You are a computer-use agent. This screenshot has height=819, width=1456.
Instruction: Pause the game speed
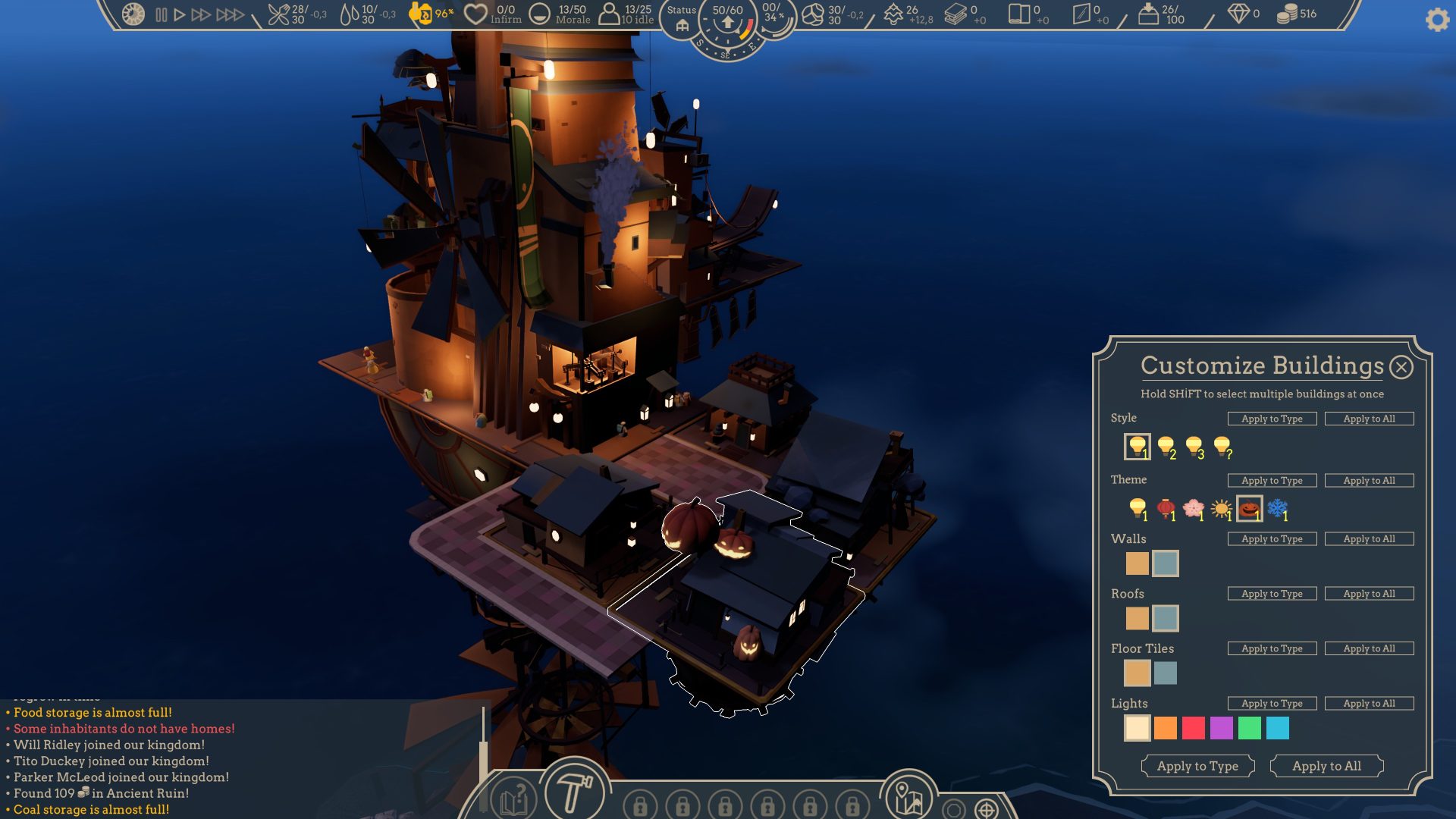[162, 14]
